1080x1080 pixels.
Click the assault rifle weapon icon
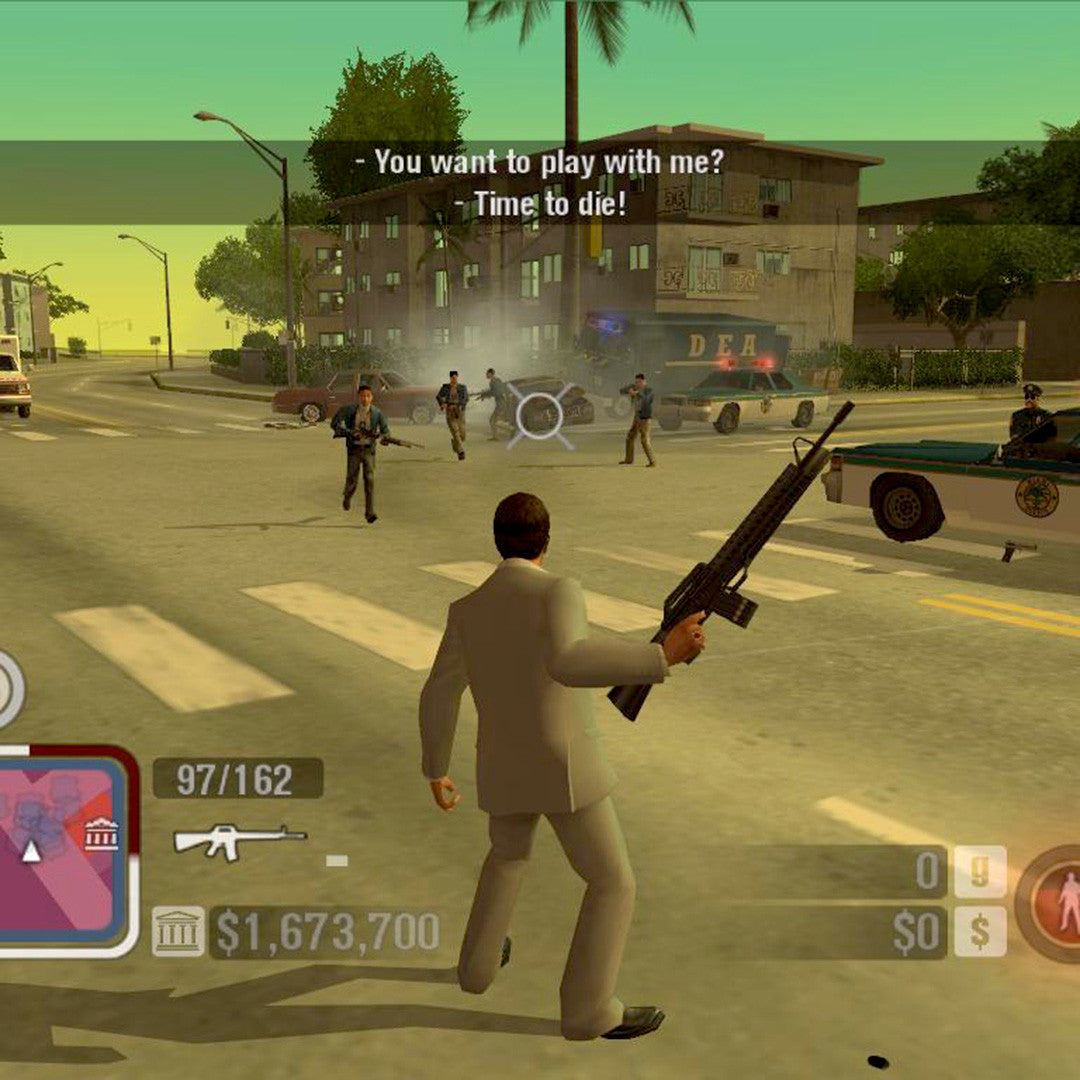tap(240, 840)
